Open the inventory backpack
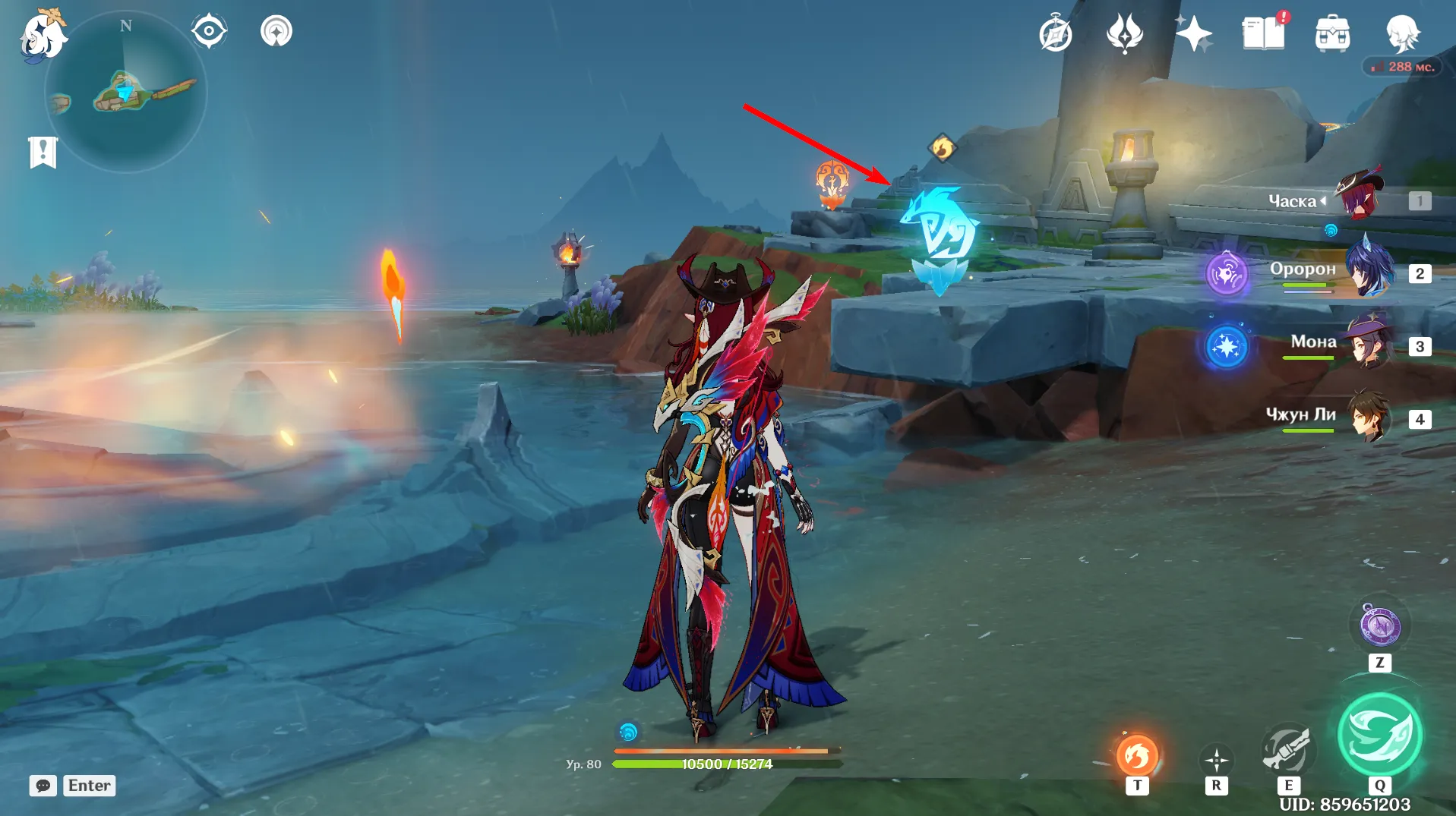The image size is (1456, 816). [1332, 34]
